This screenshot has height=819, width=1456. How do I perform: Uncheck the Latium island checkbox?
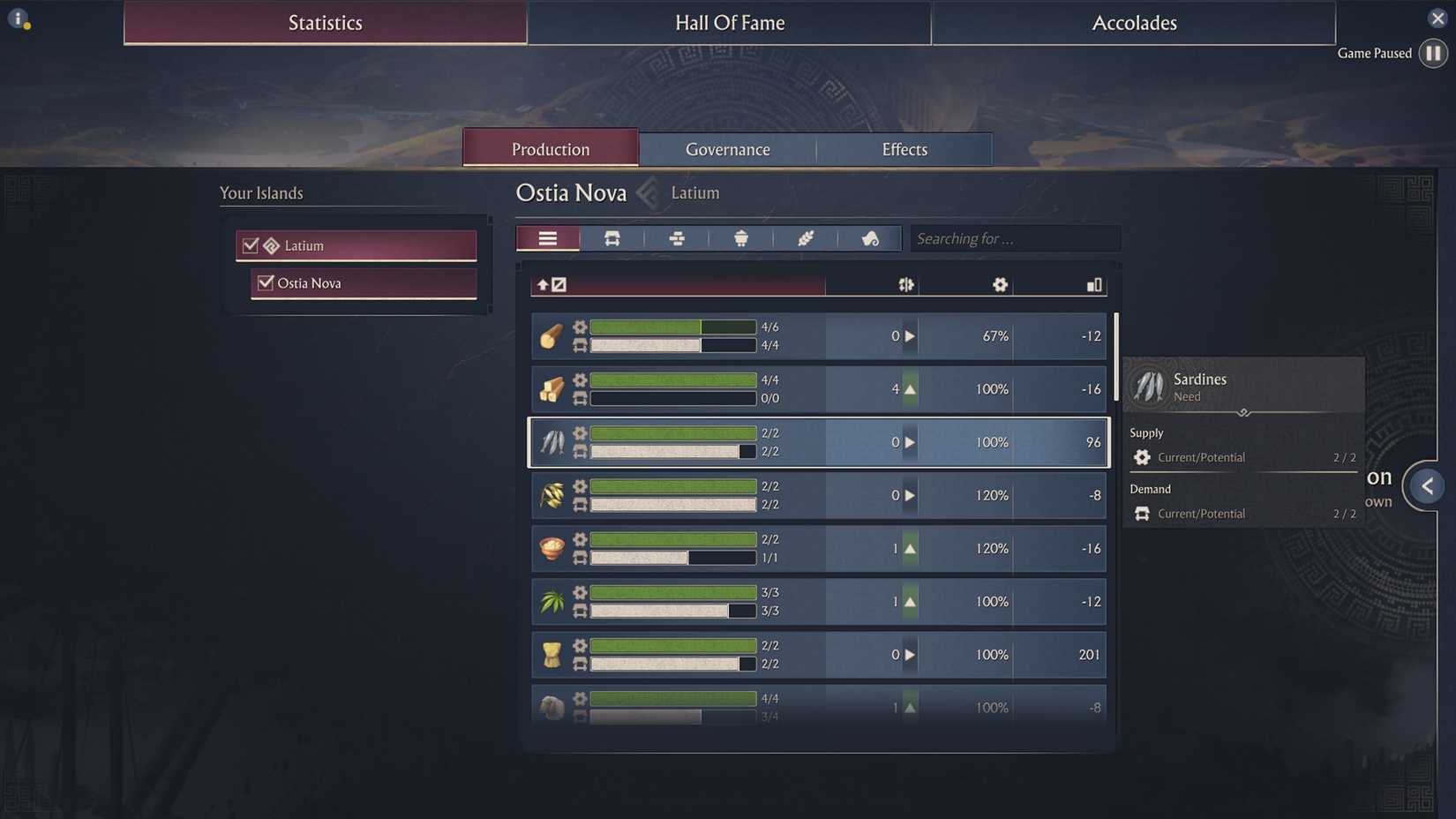coord(250,245)
